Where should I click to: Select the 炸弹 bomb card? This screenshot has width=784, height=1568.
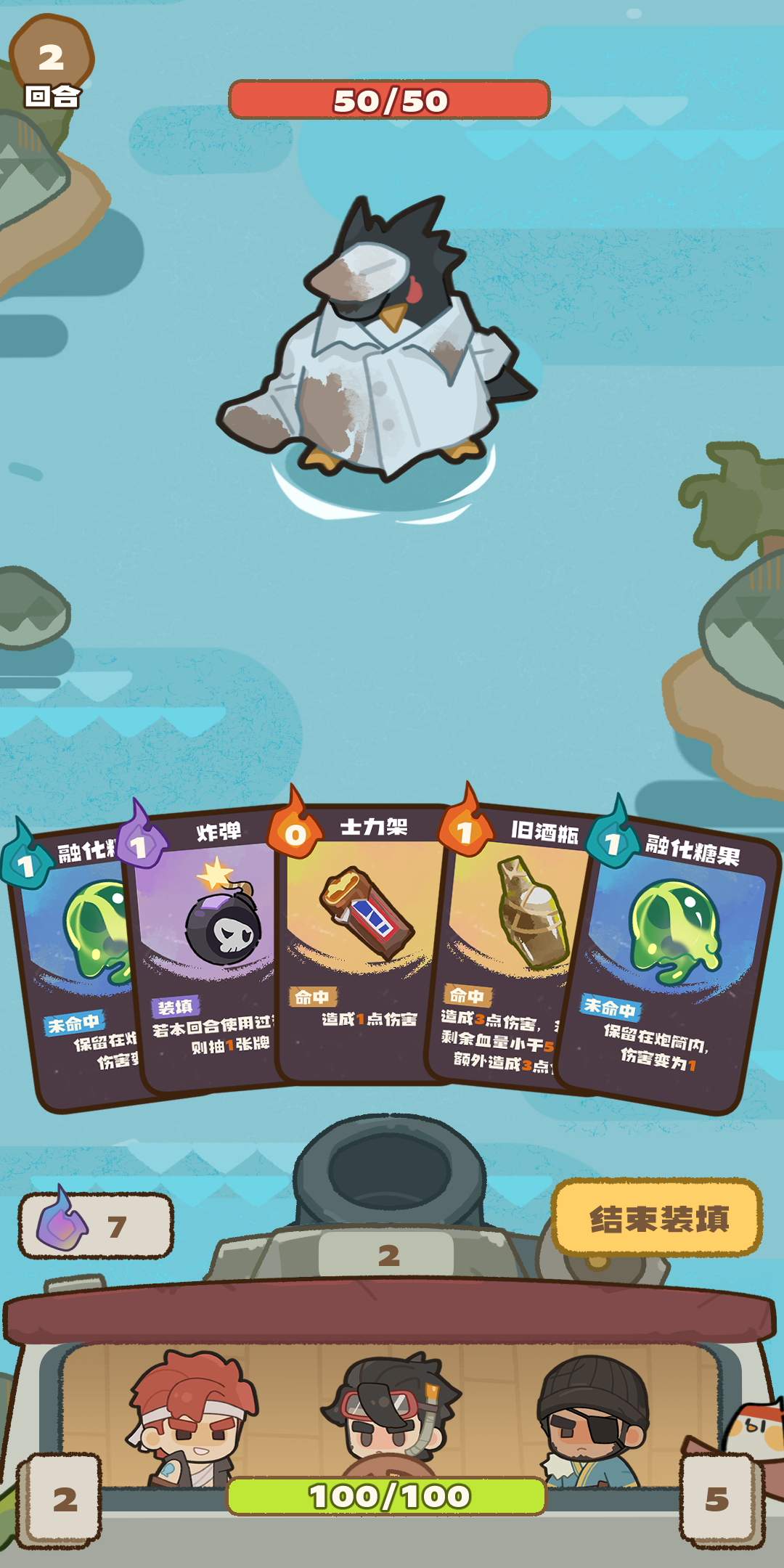tap(211, 944)
